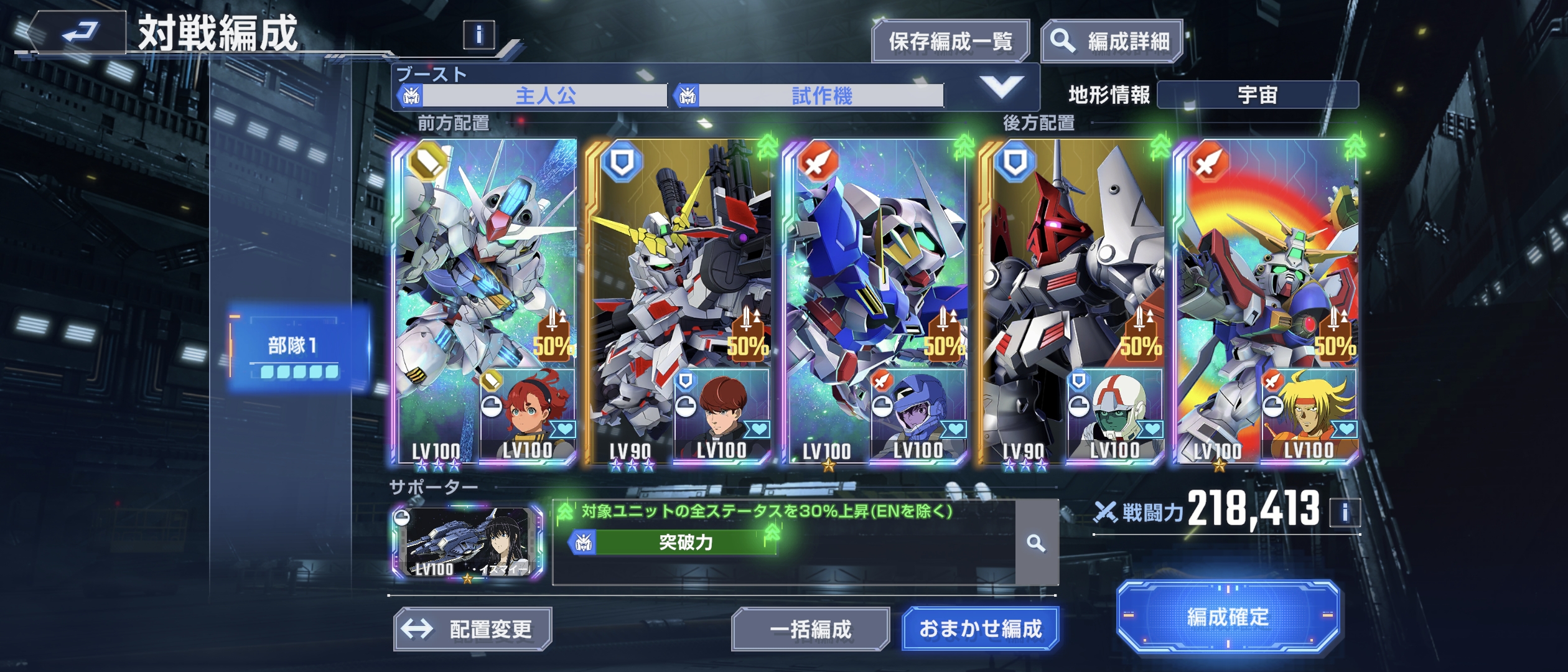Go back with the return arrow button
Image resolution: width=1568 pixels, height=672 pixels.
78,31
